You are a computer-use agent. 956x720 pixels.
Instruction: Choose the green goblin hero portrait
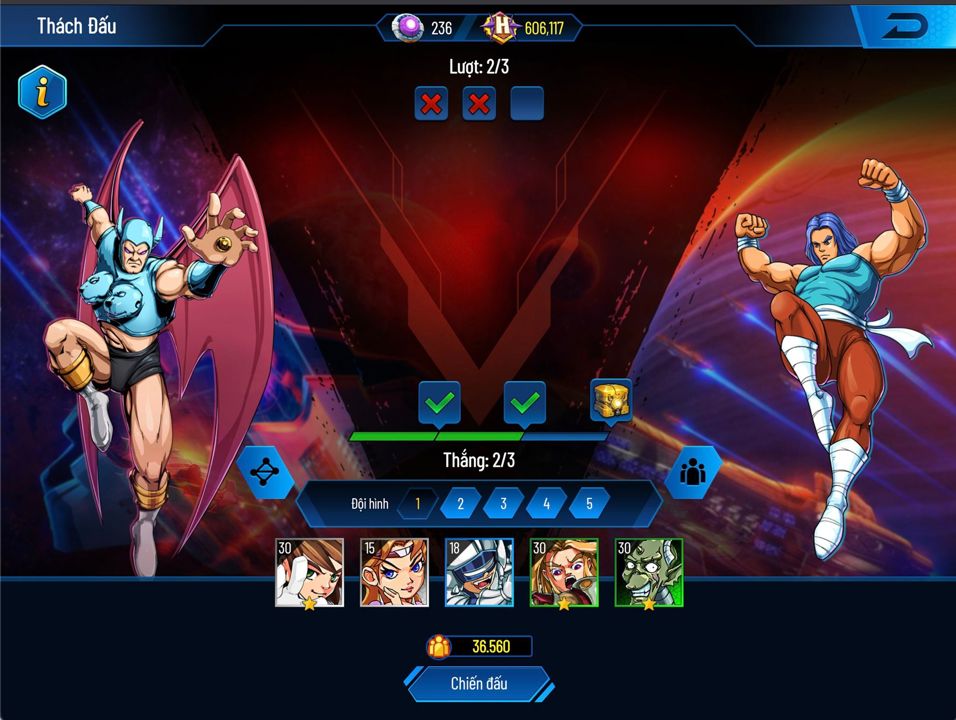649,573
